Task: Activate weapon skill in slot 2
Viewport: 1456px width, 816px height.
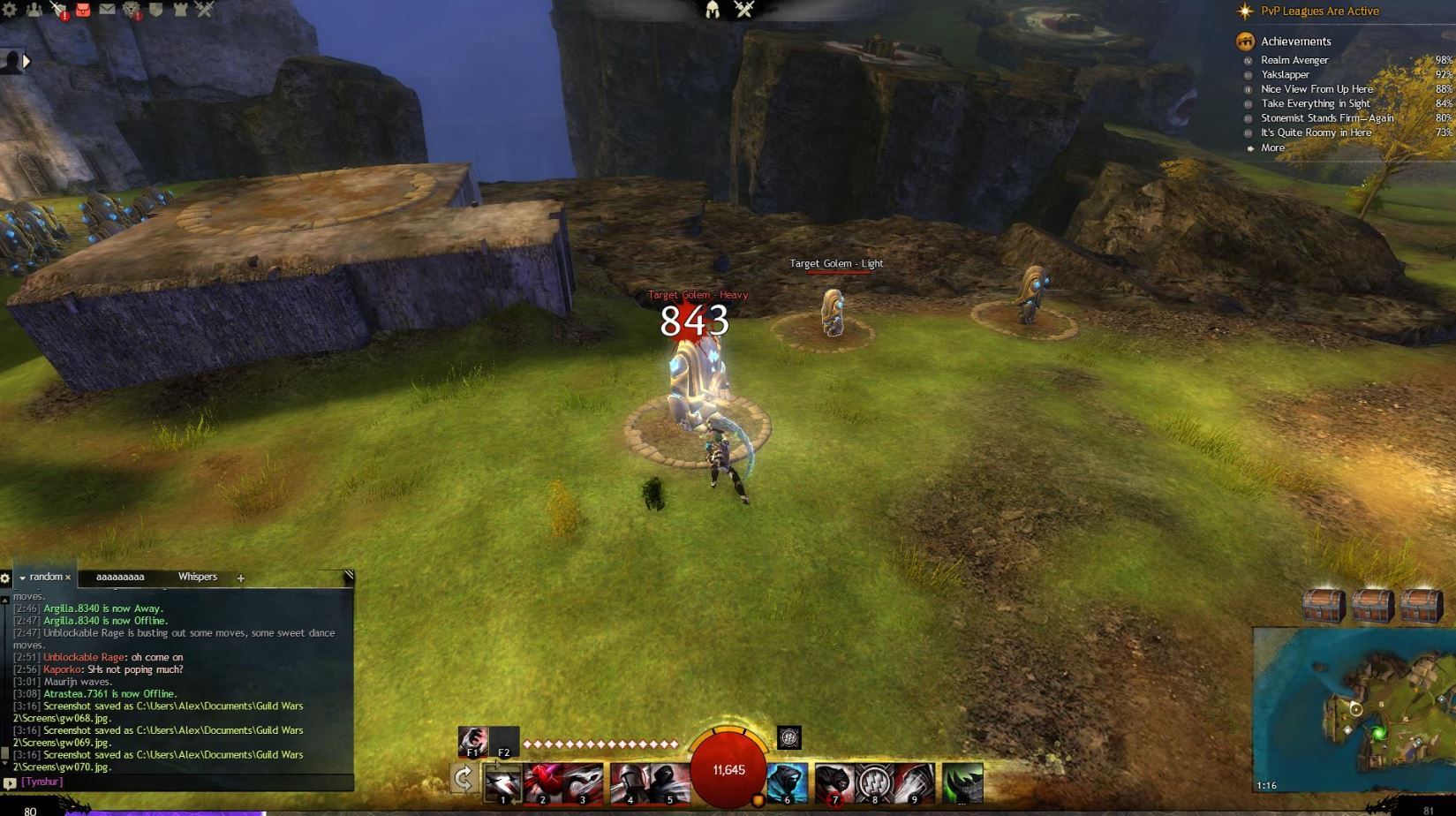Action: click(x=543, y=783)
